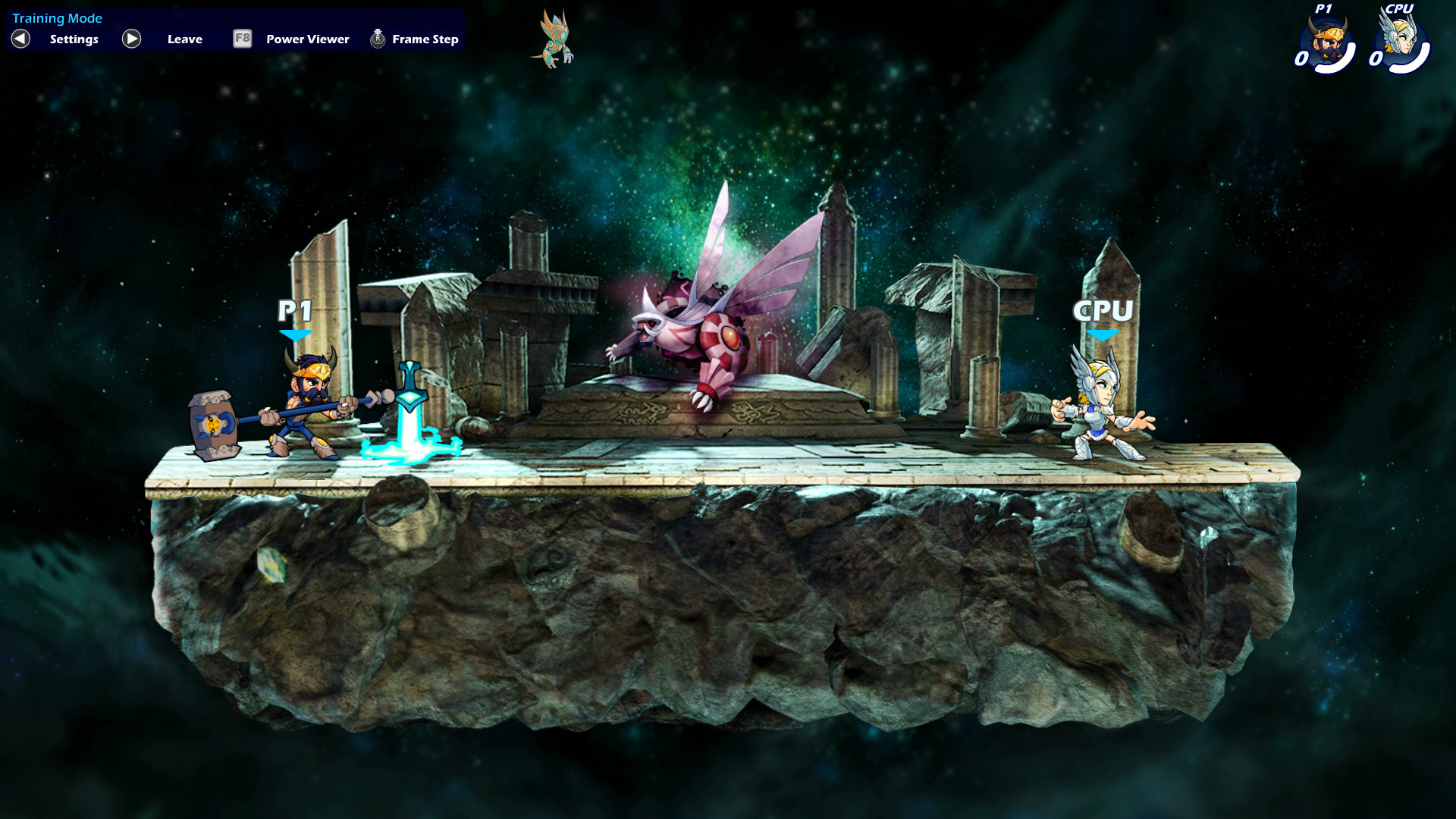Click Leave to exit Training Mode
Screen dimensions: 1456x819
pos(184,39)
